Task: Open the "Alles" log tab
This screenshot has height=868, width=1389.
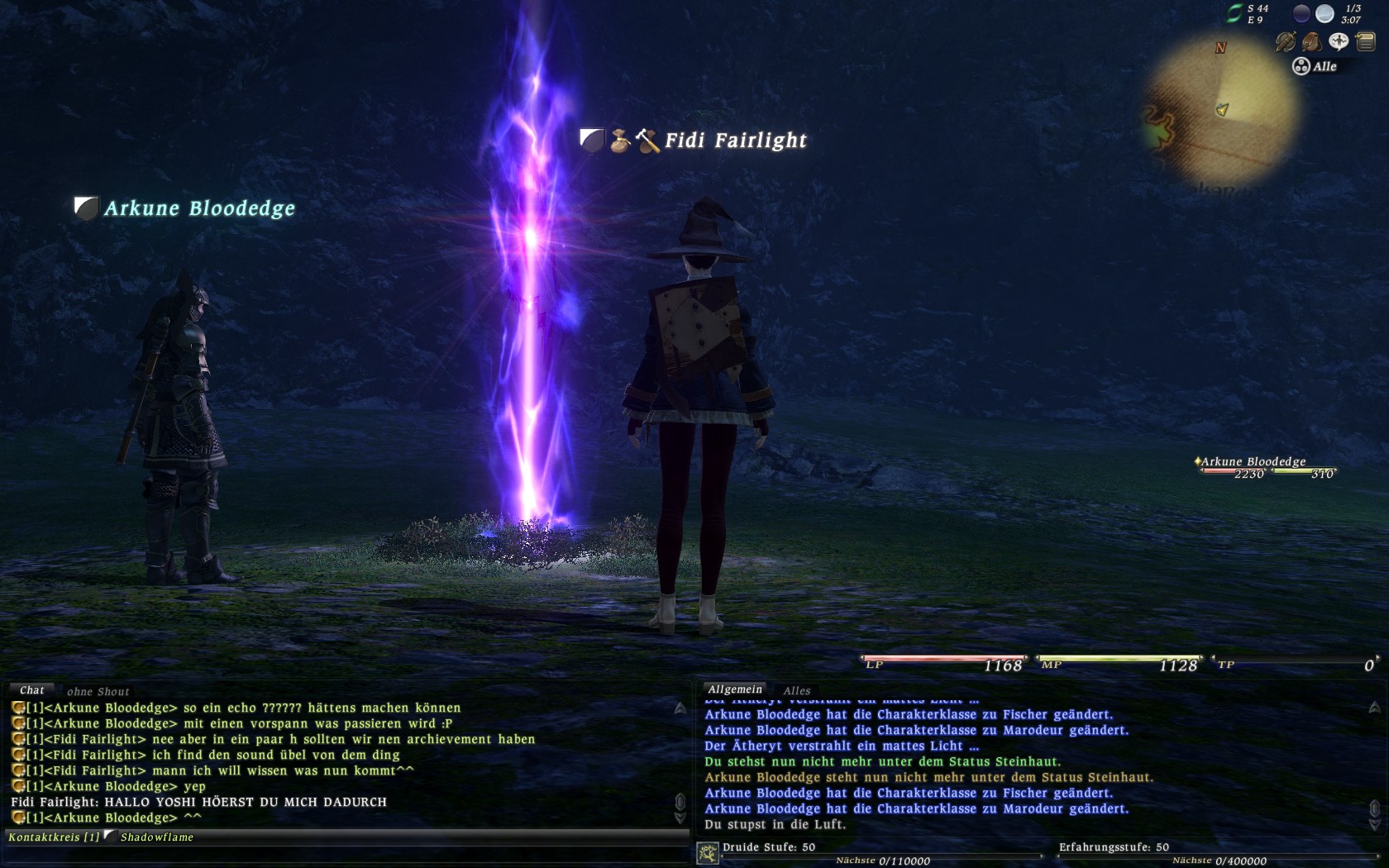Action: [797, 691]
